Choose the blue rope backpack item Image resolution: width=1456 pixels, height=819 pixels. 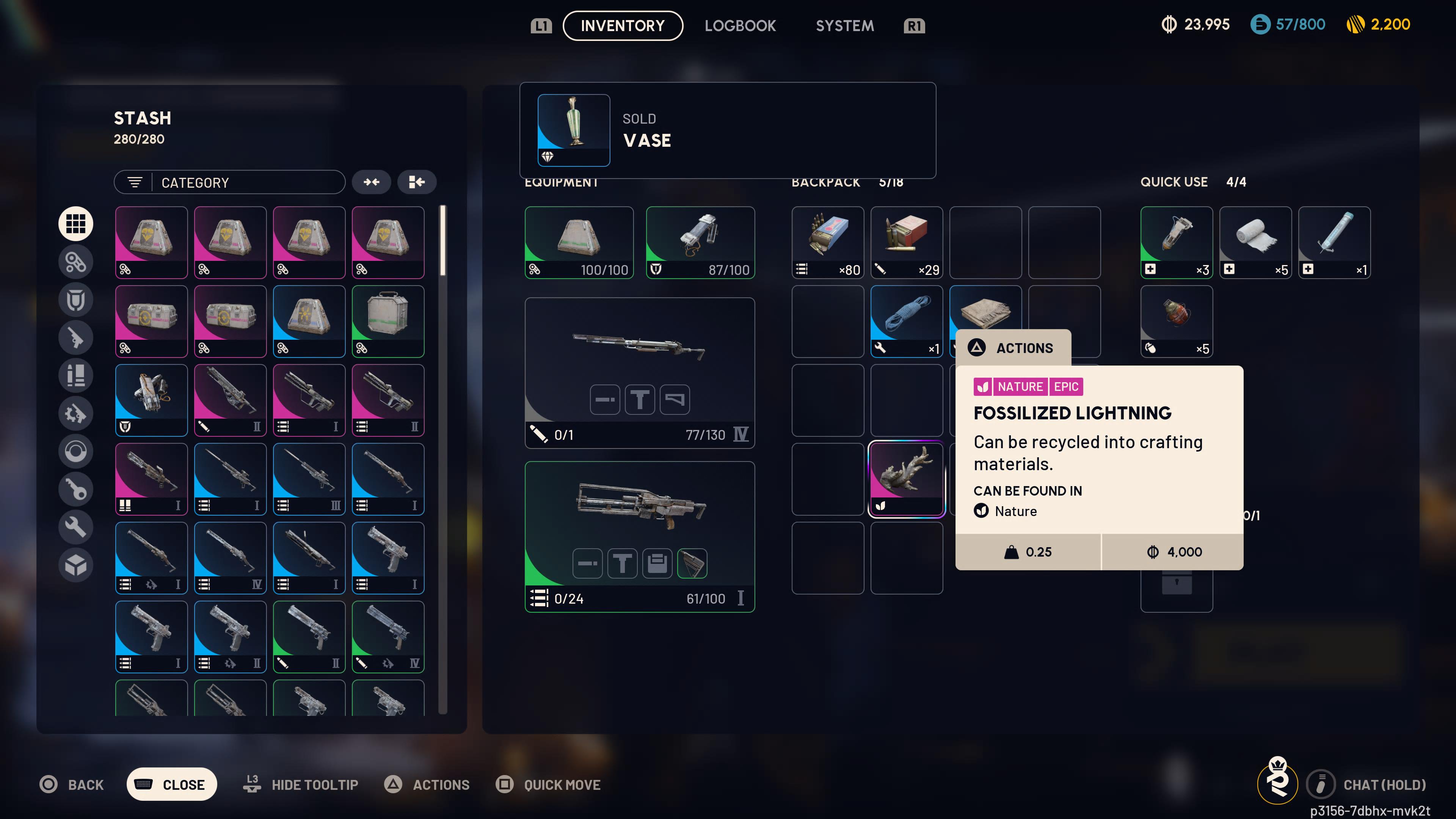click(x=906, y=321)
